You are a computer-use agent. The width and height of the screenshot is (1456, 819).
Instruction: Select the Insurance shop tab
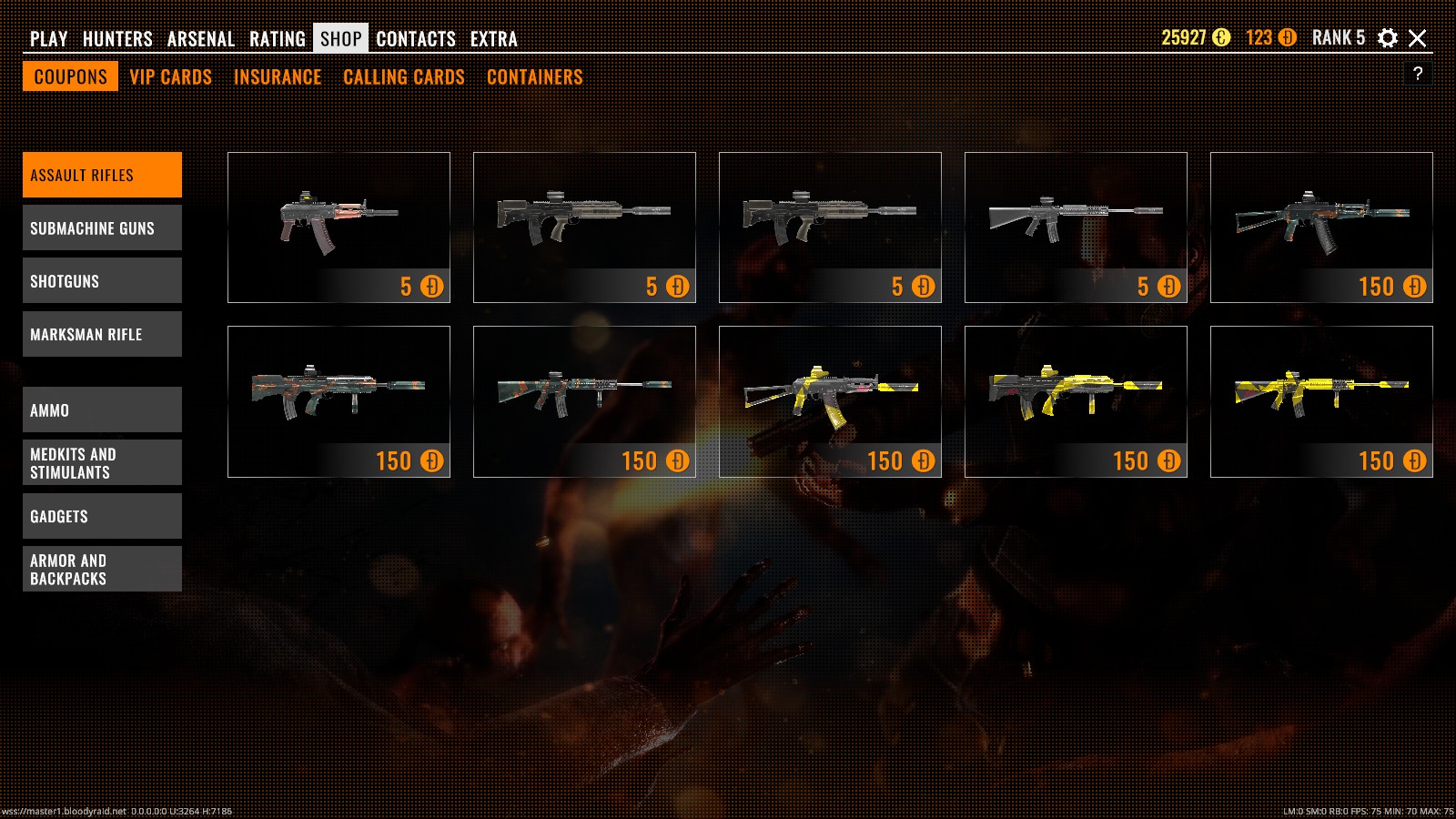point(278,77)
